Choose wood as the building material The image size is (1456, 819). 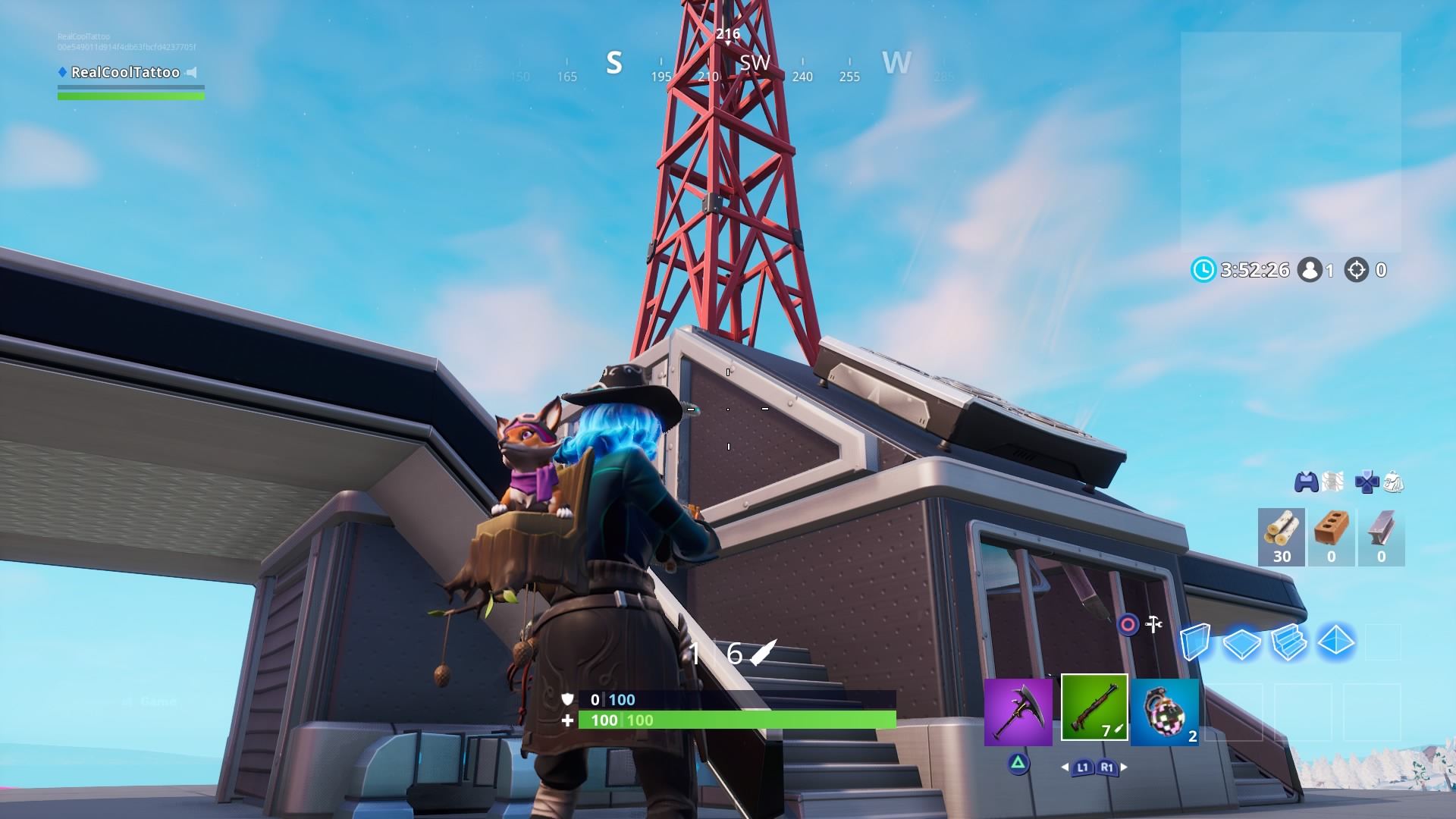pyautogui.click(x=1281, y=537)
